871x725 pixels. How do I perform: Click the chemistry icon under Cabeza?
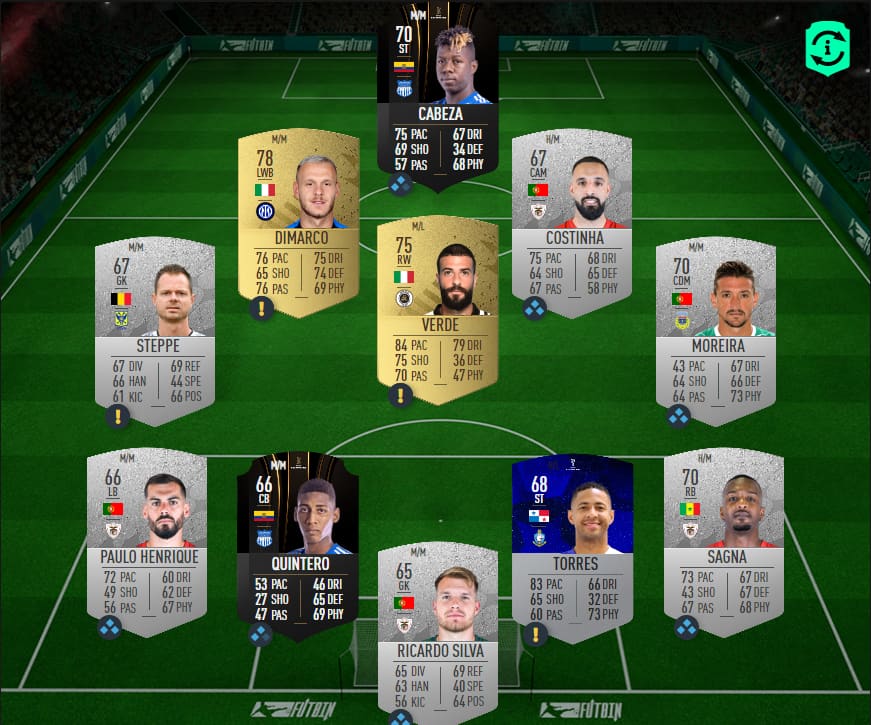(x=401, y=184)
